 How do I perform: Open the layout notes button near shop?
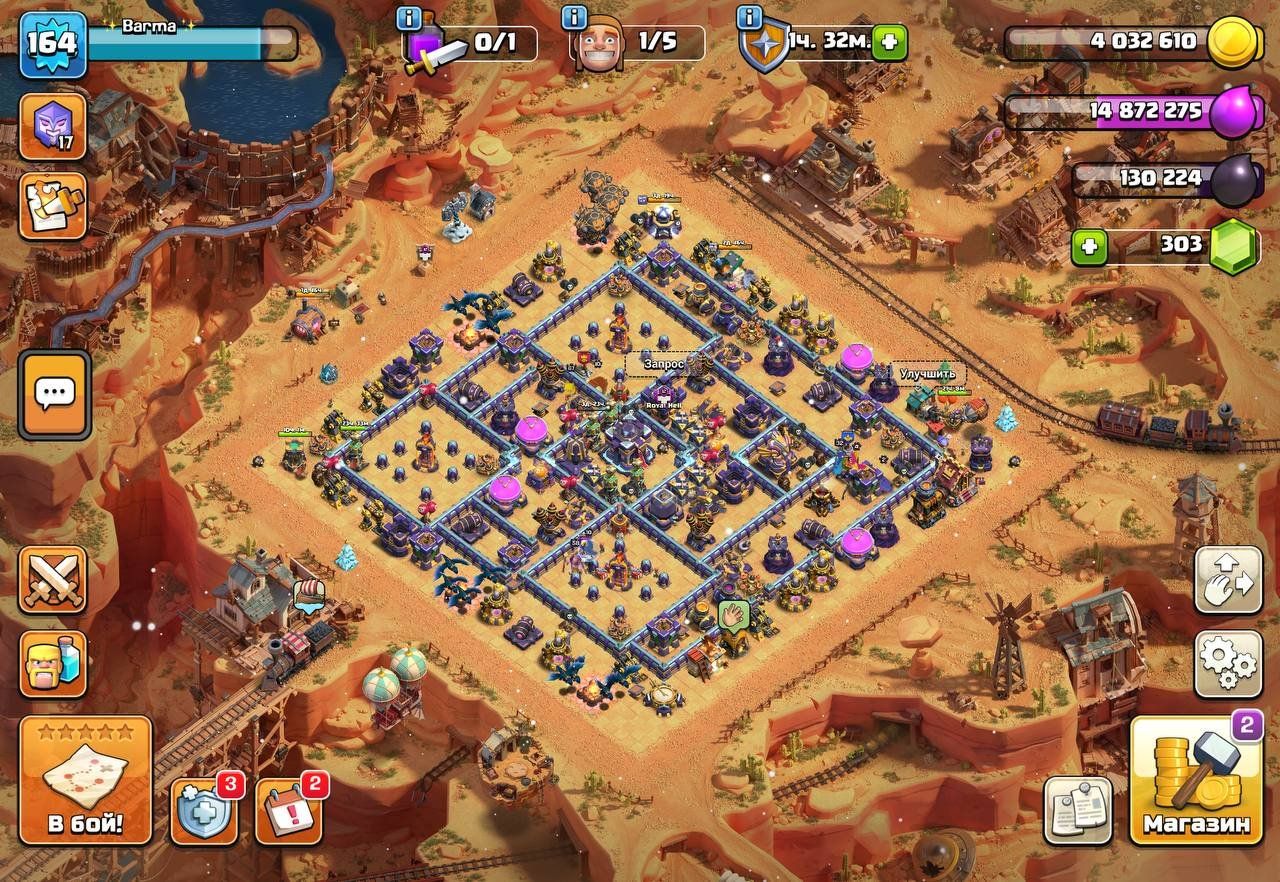tap(1078, 810)
